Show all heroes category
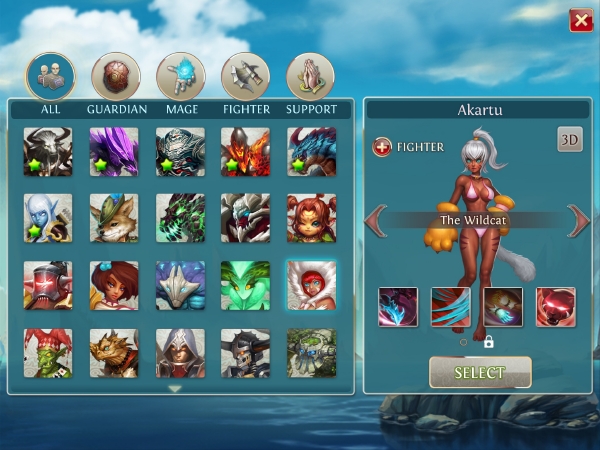 50,75
